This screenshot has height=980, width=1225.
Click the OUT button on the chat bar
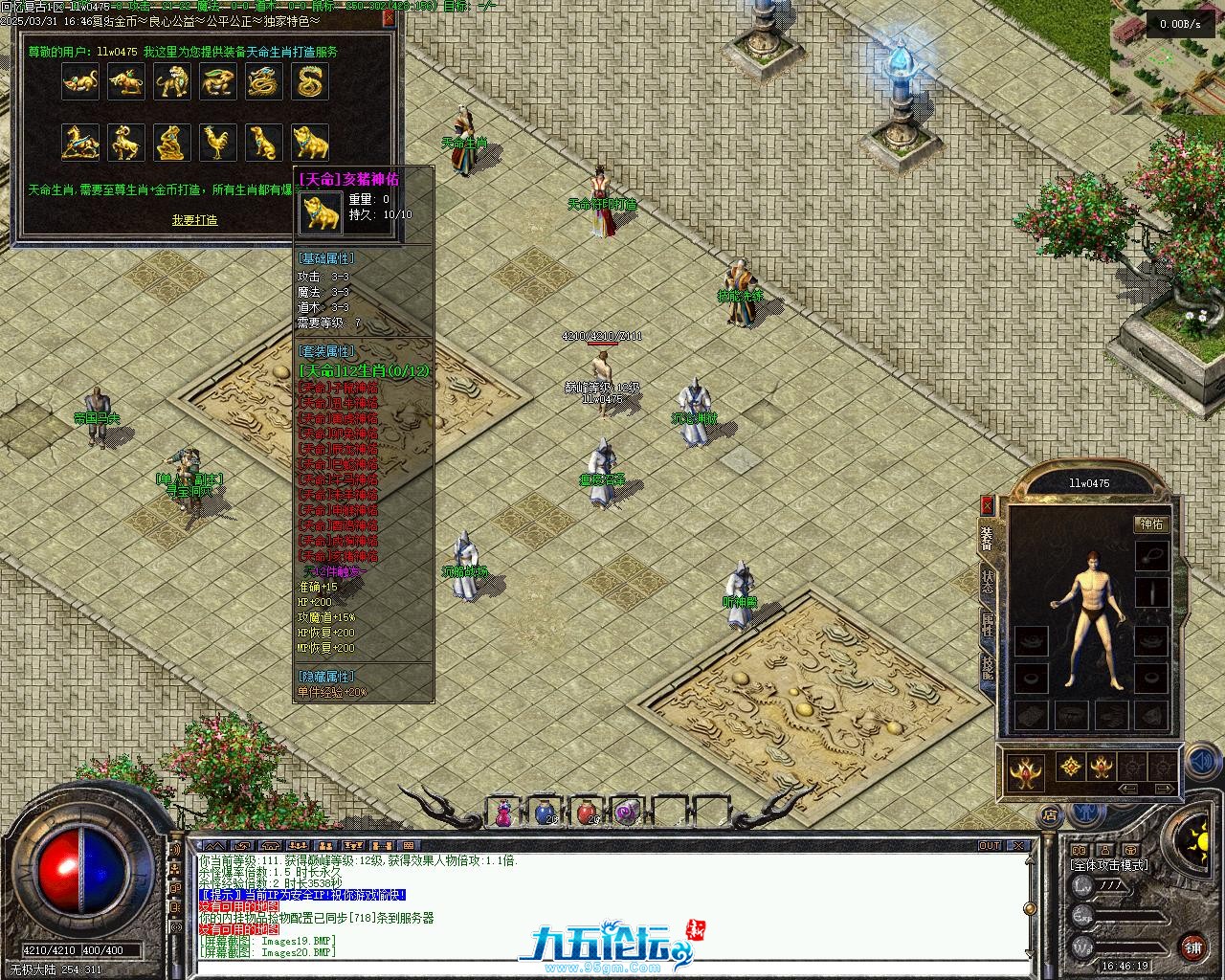coord(989,846)
